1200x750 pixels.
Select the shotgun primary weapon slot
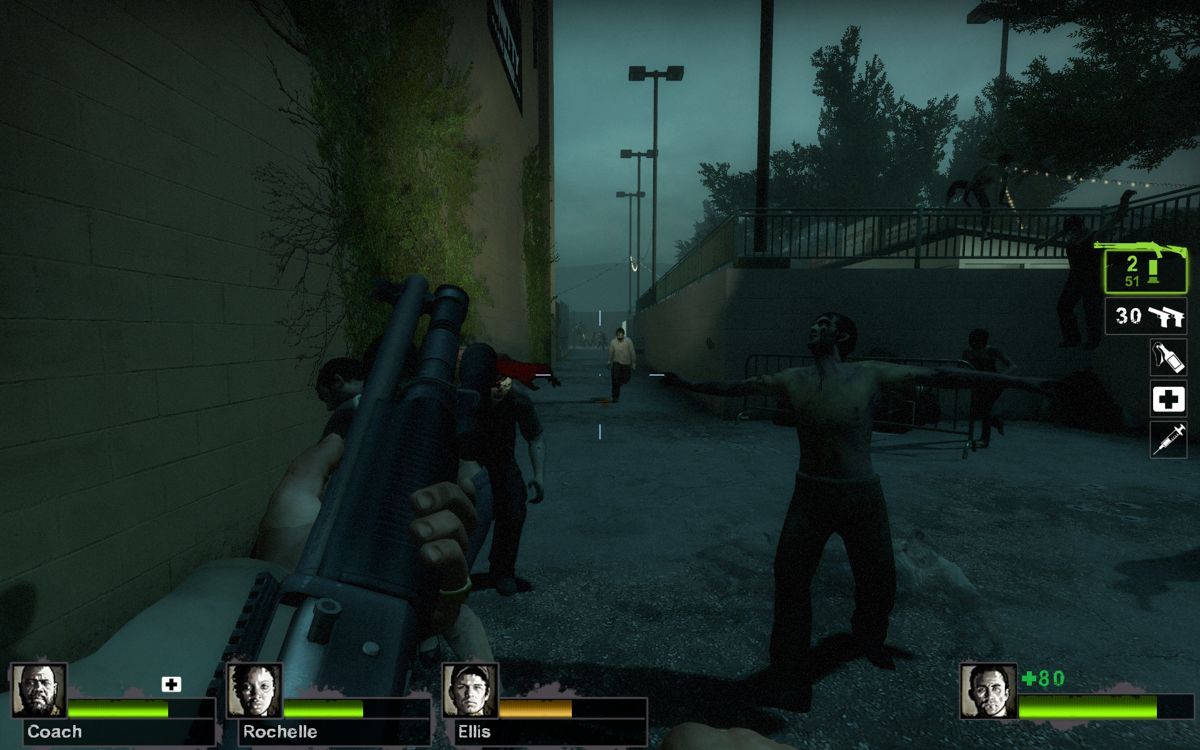click(1144, 268)
